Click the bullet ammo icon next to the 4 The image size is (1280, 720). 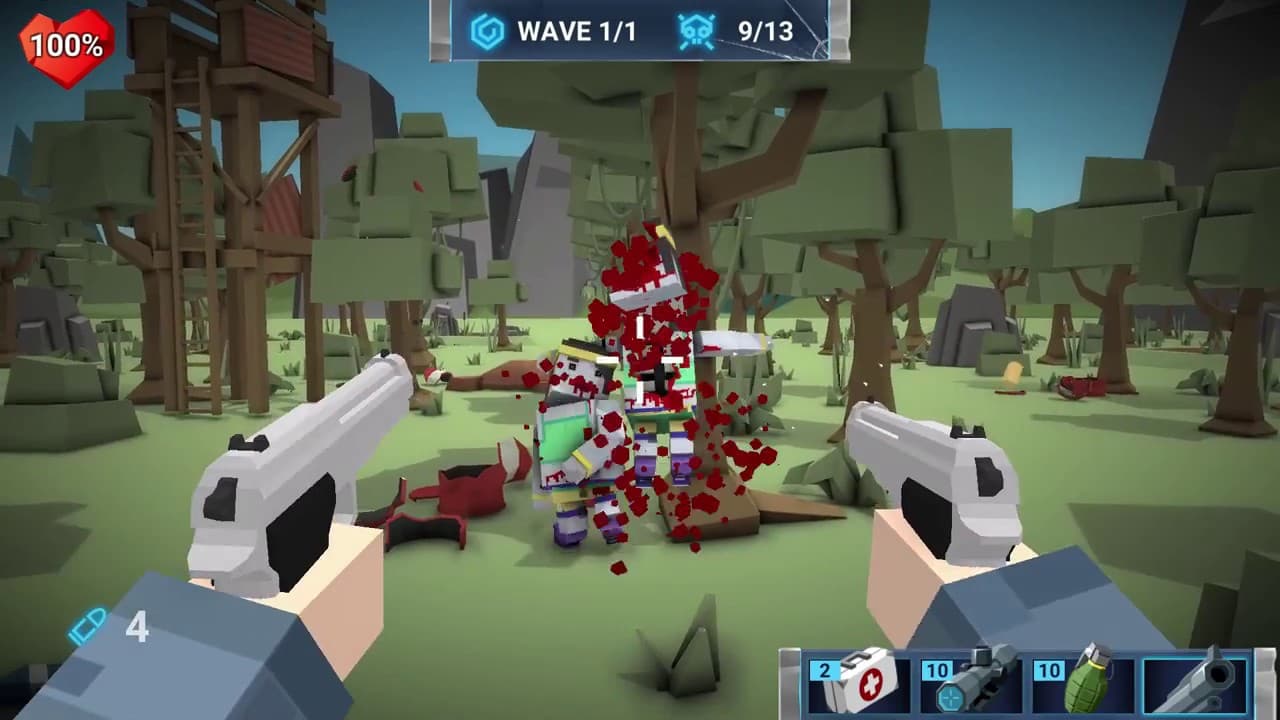tap(88, 626)
